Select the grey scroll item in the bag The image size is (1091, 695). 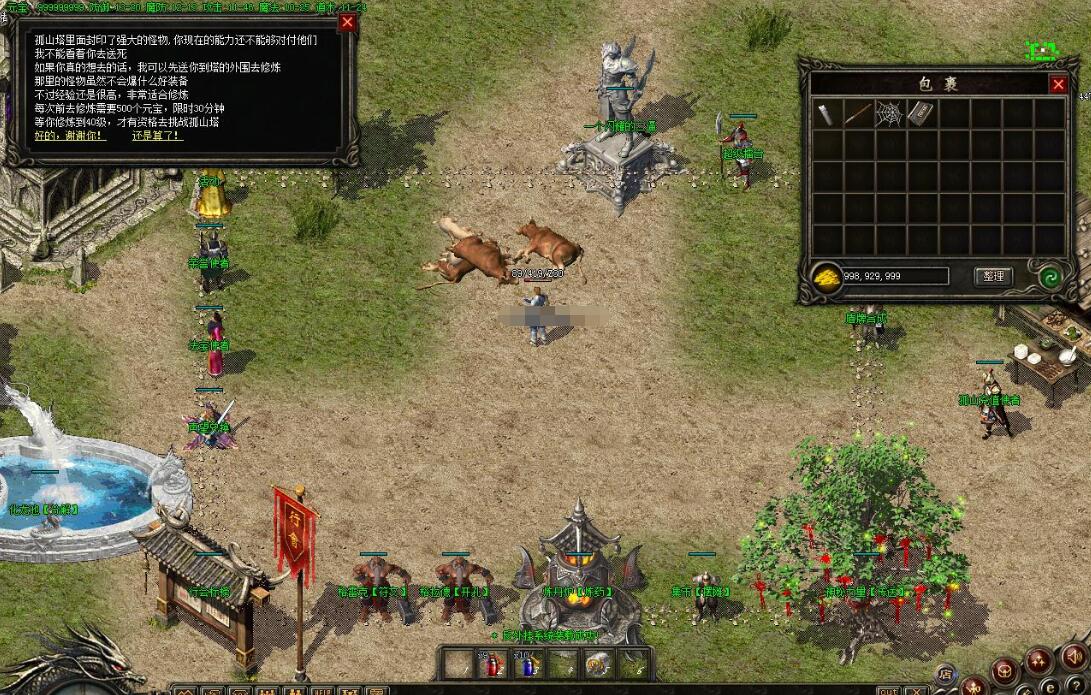coord(826,113)
